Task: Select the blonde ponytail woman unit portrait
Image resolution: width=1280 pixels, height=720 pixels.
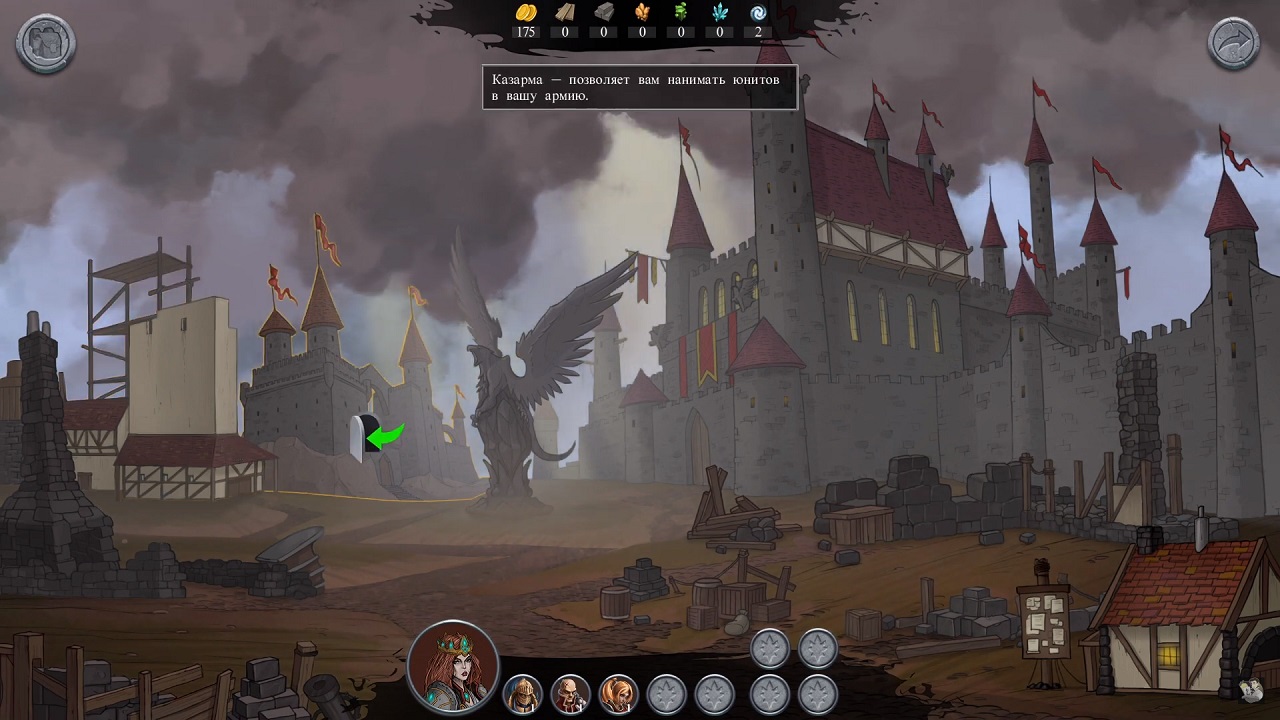Action: pos(618,692)
